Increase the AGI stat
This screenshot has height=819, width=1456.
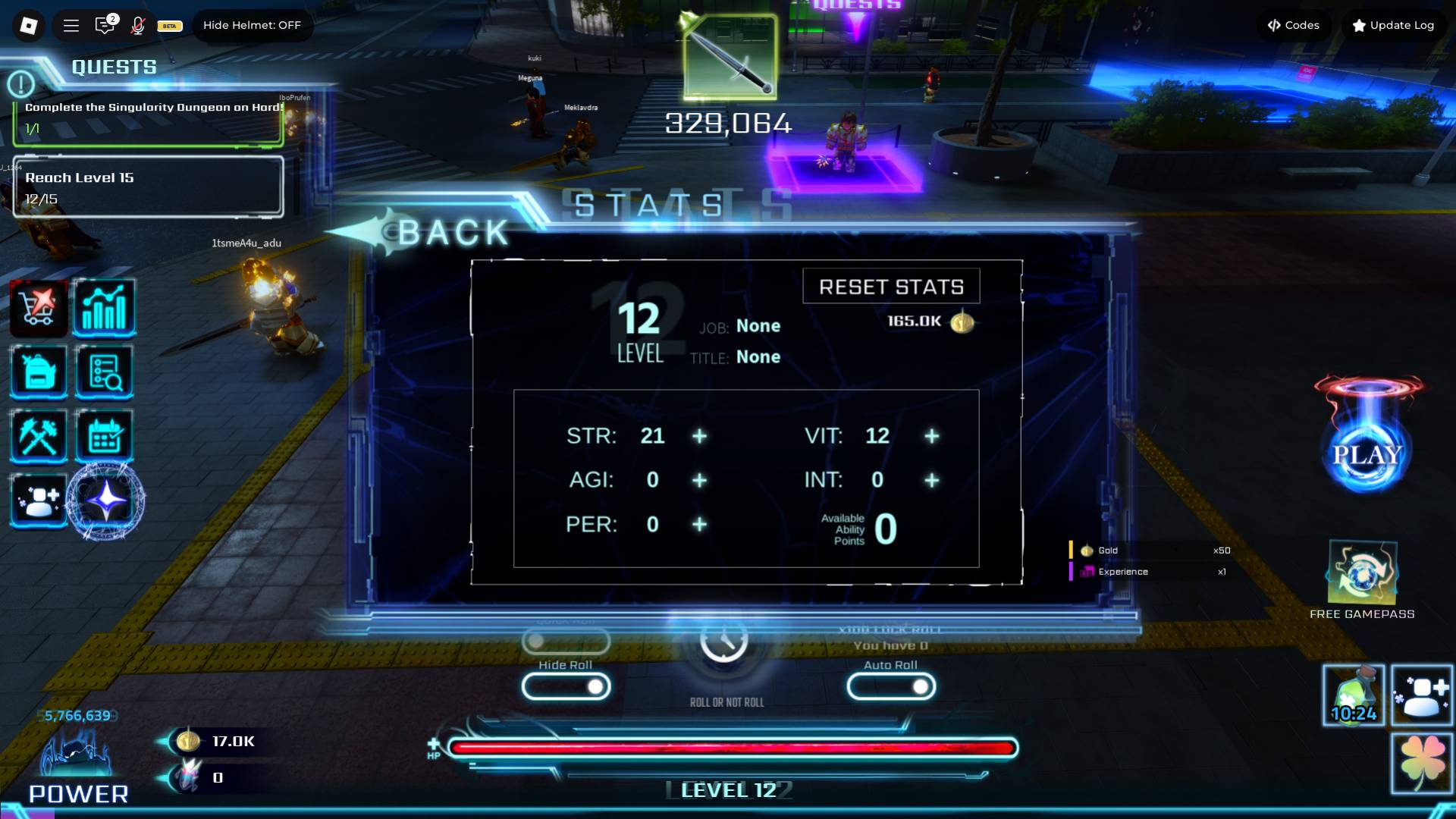click(699, 480)
